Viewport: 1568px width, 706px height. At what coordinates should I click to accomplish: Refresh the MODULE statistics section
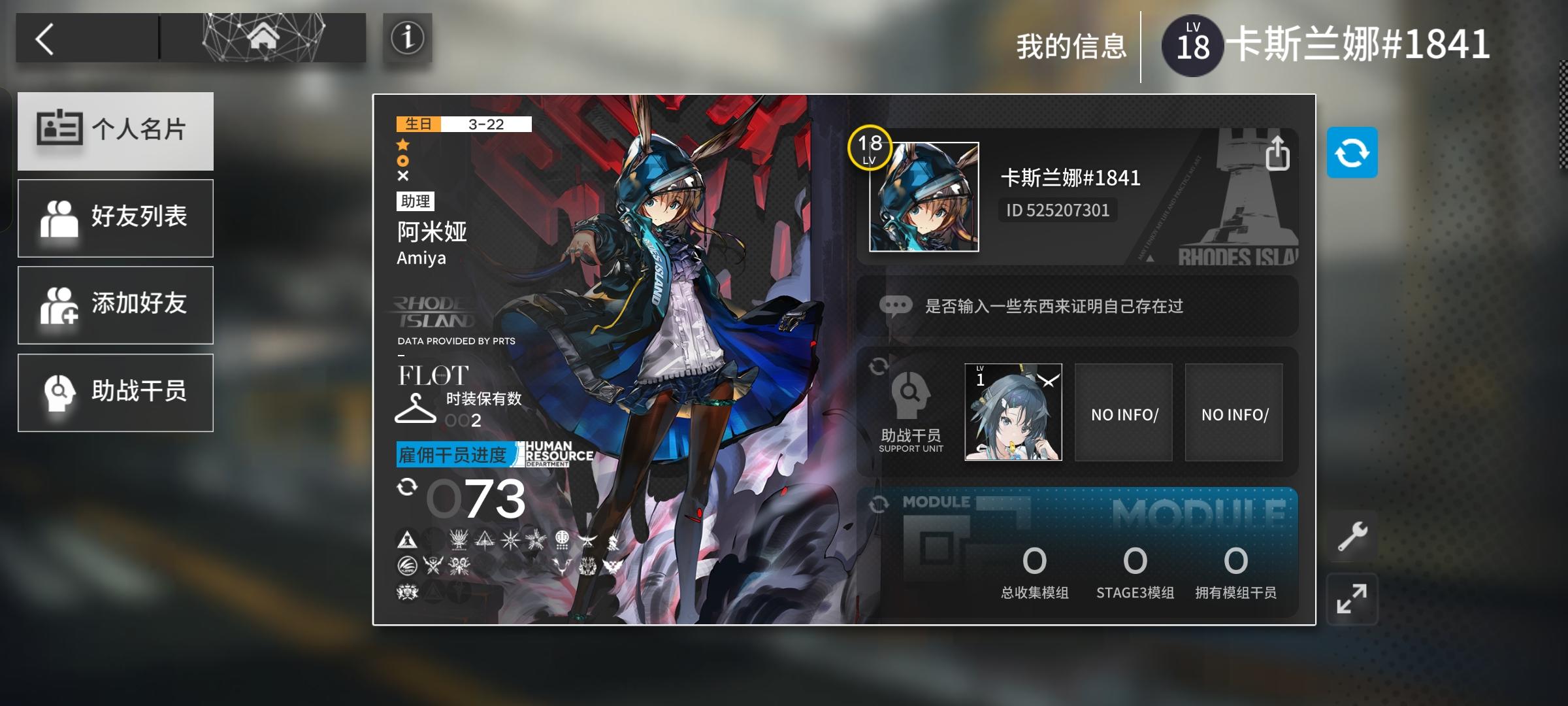(881, 503)
